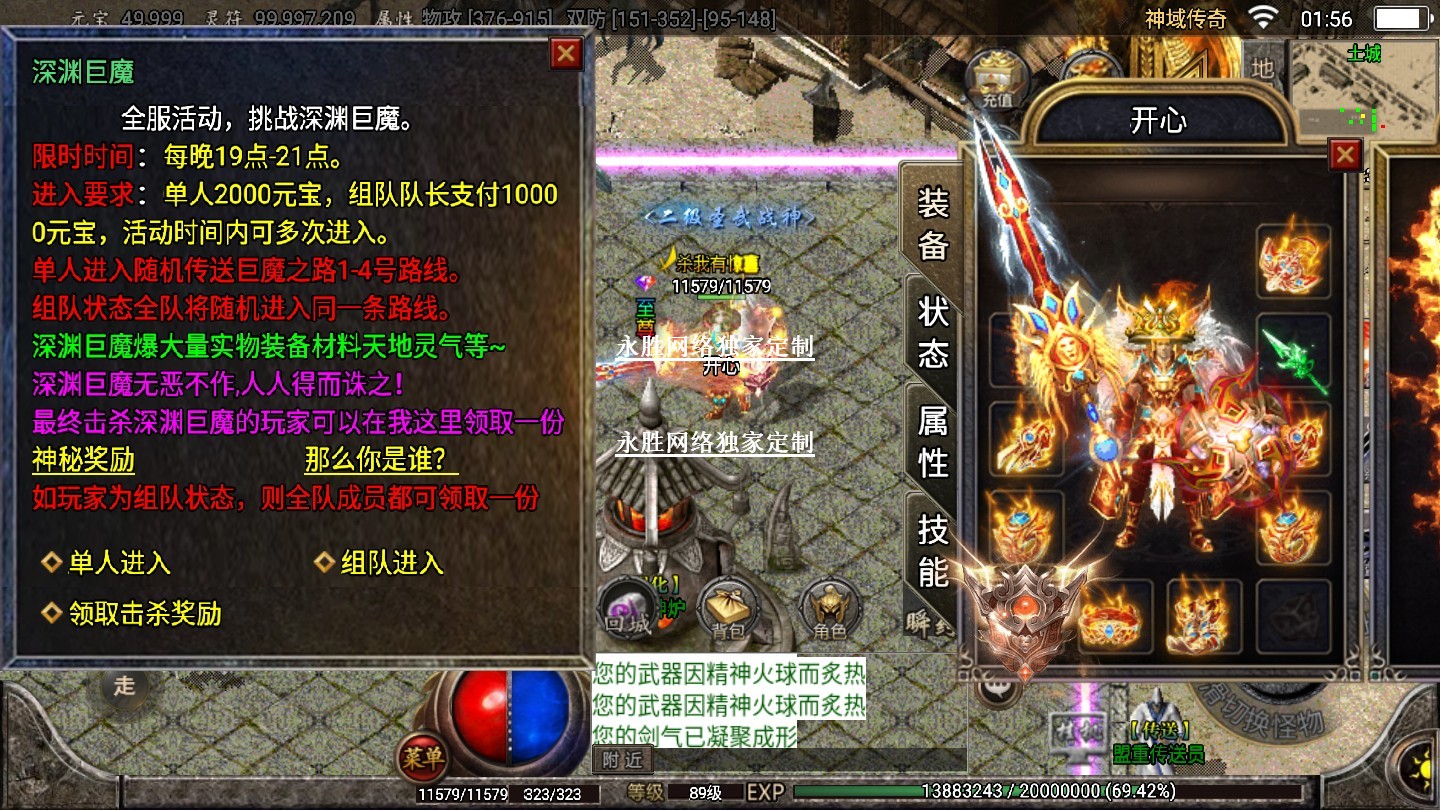Switch to the 状态 tab
1440x810 pixels.
932,333
